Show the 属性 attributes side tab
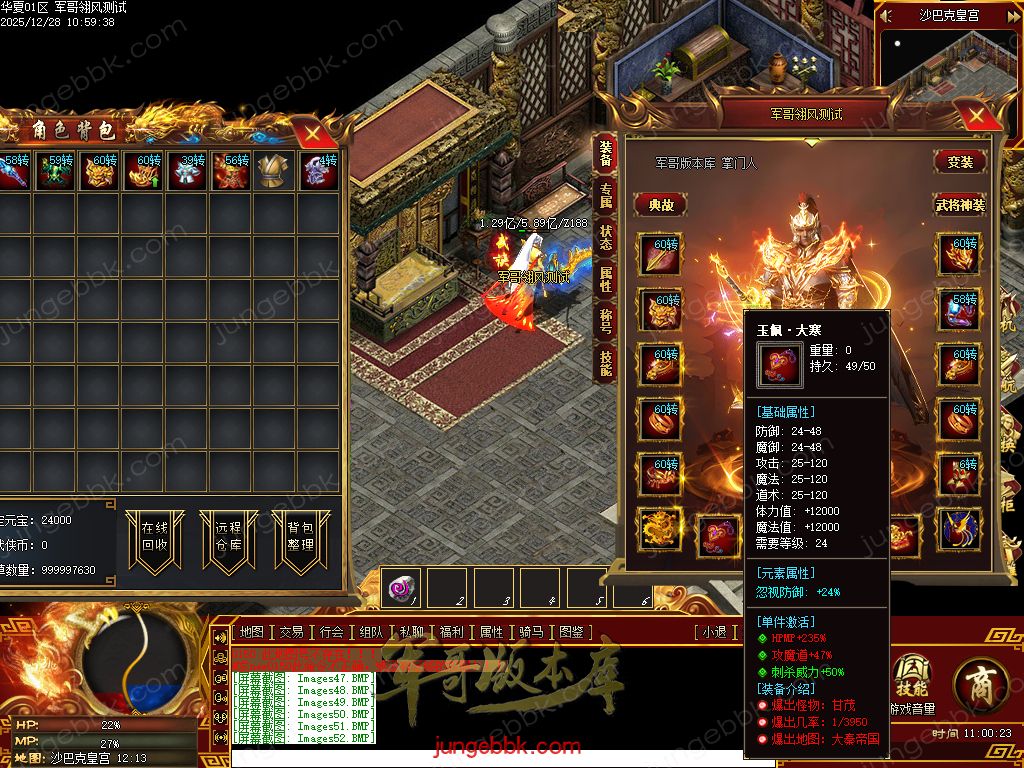Viewport: 1024px width, 768px height. tap(605, 279)
